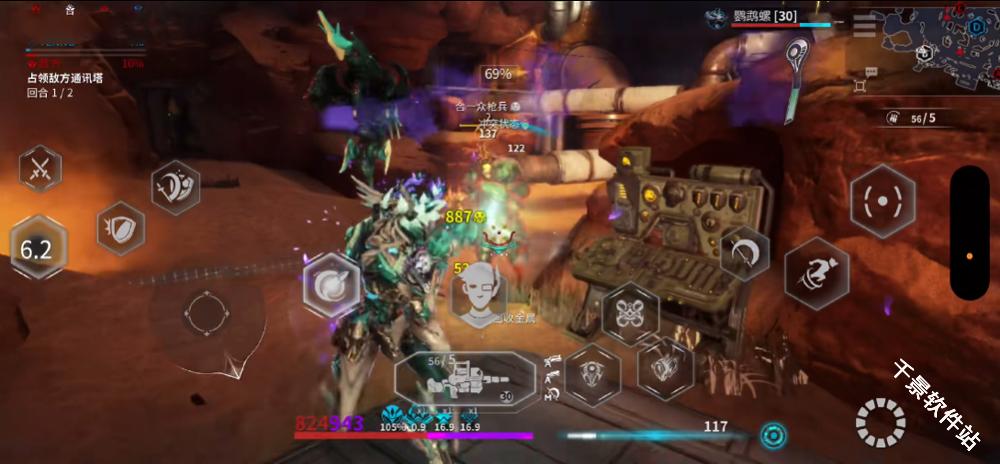Image resolution: width=1000 pixels, height=464 pixels.
Task: Activate the ability on 6.2 cooldown
Action: pos(37,248)
